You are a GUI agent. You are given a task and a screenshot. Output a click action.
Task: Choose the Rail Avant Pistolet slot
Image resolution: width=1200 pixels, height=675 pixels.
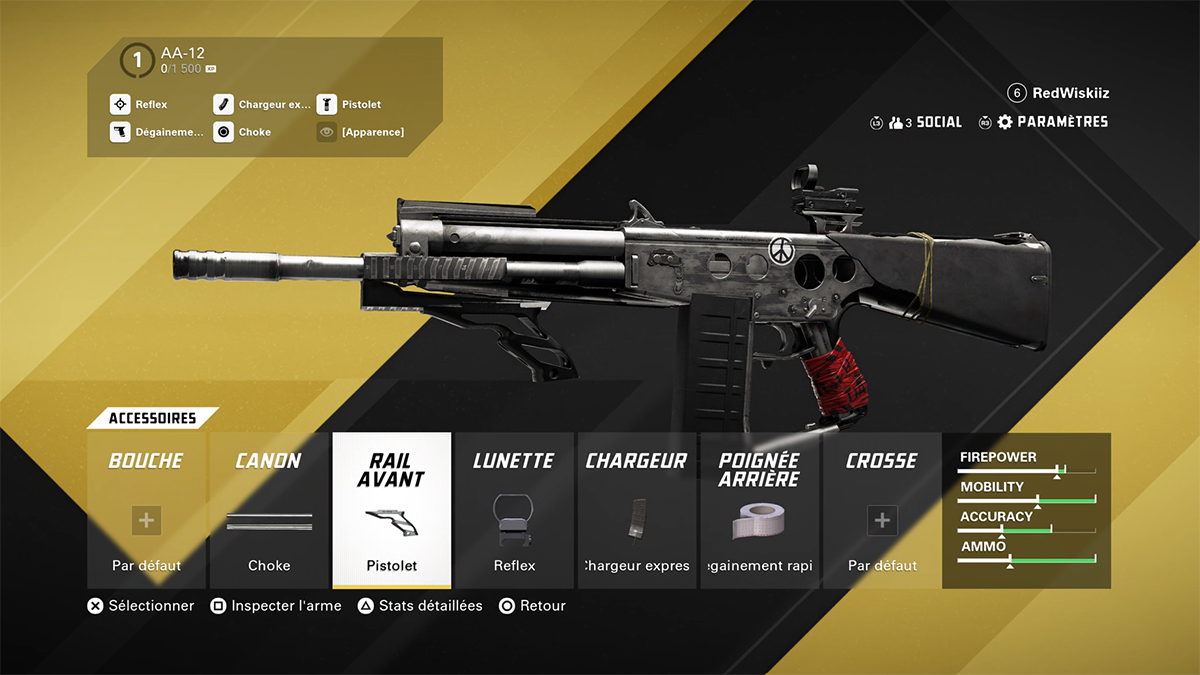391,511
